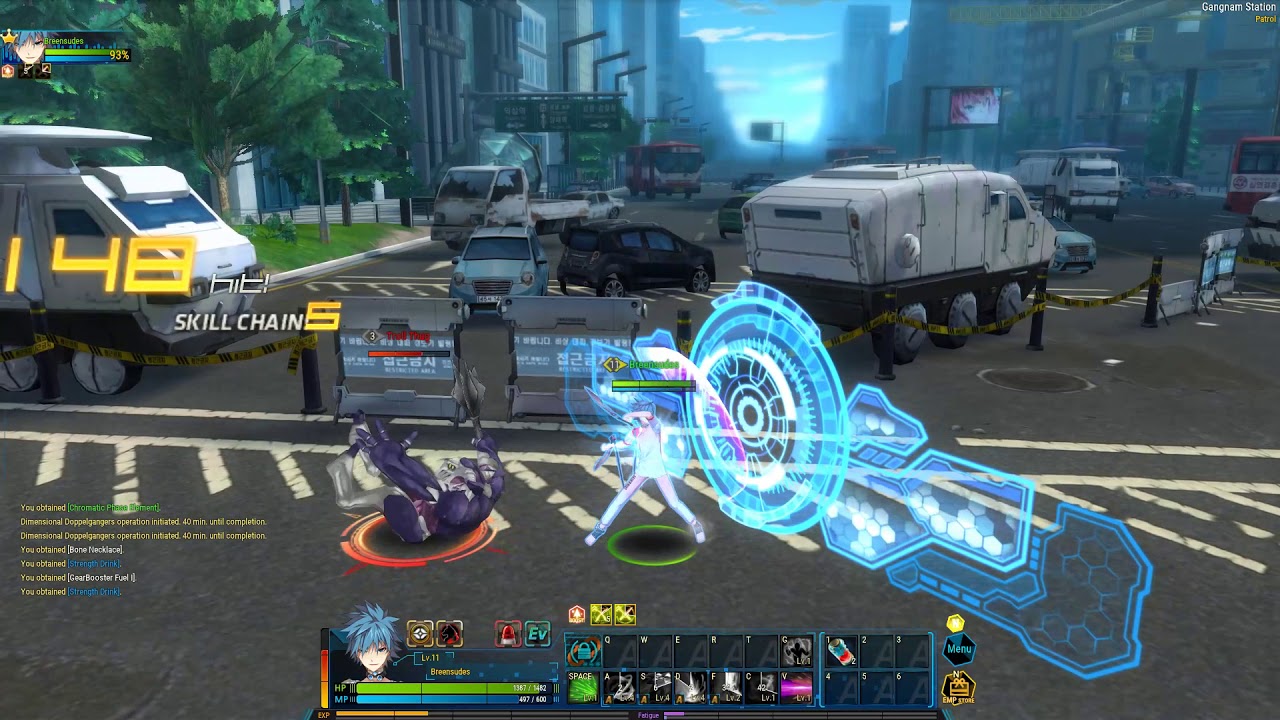Activate the SPACE green dash skill
This screenshot has width=1280, height=720.
[x=582, y=687]
